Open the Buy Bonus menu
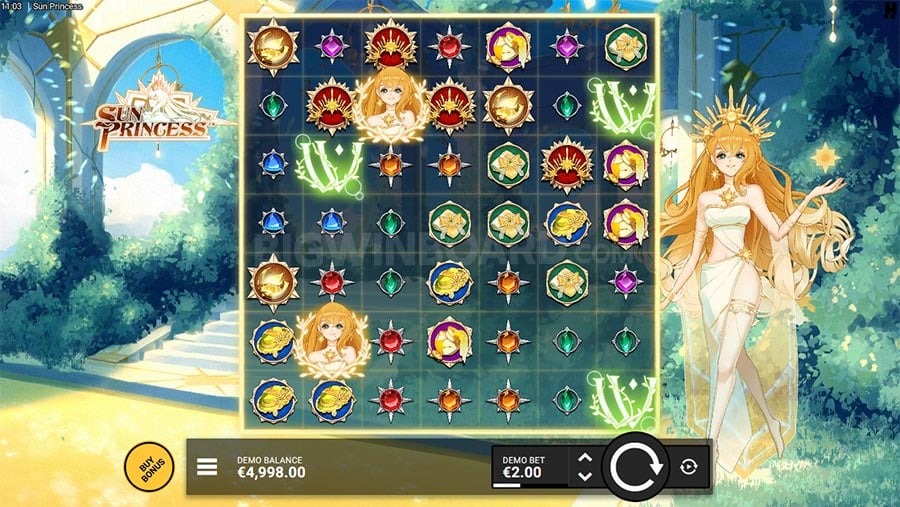The width and height of the screenshot is (900, 507). coord(149,466)
